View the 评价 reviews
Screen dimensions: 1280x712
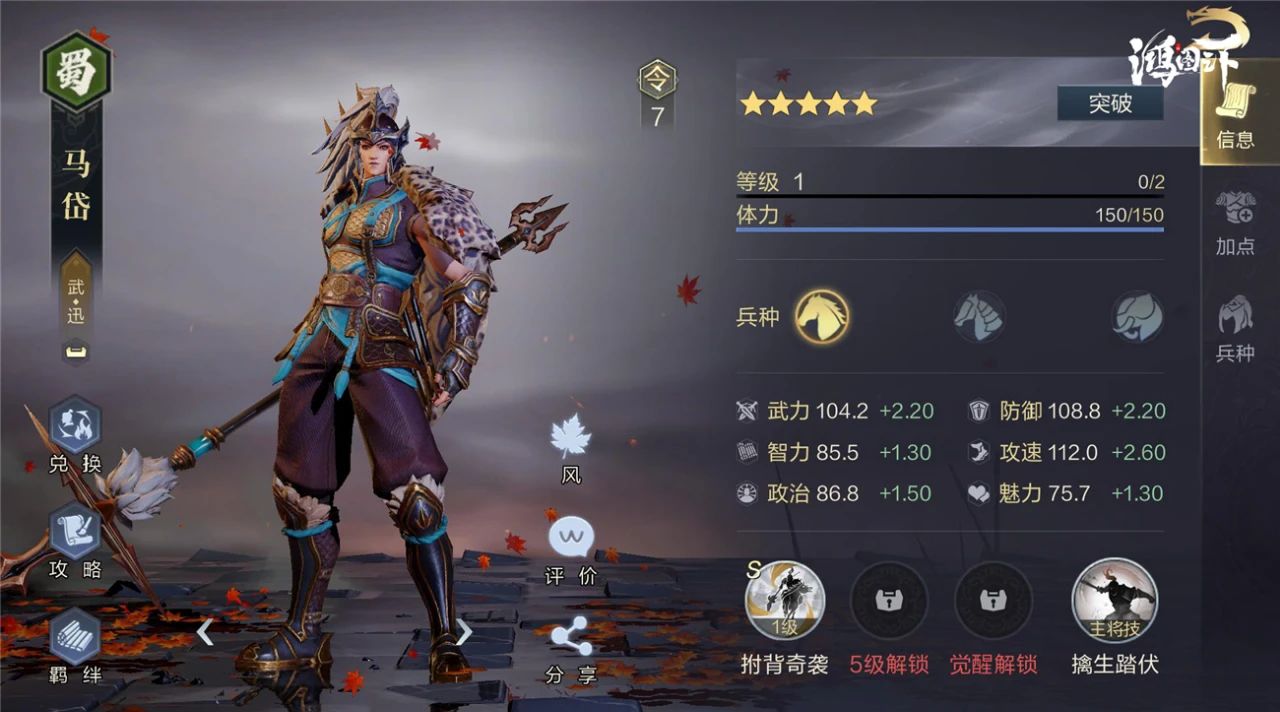[571, 549]
